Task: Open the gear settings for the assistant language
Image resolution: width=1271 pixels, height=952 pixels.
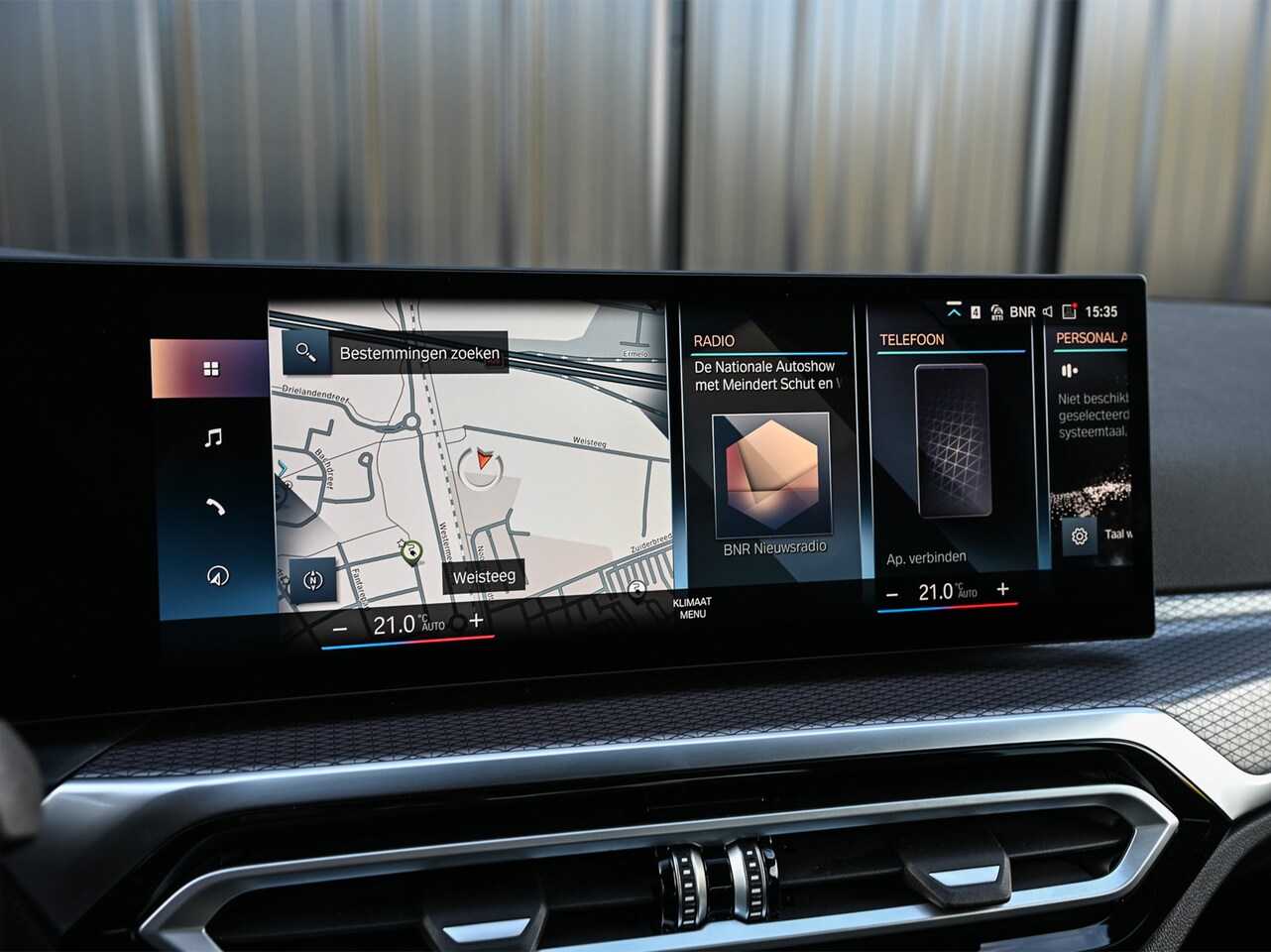Action: click(1079, 536)
